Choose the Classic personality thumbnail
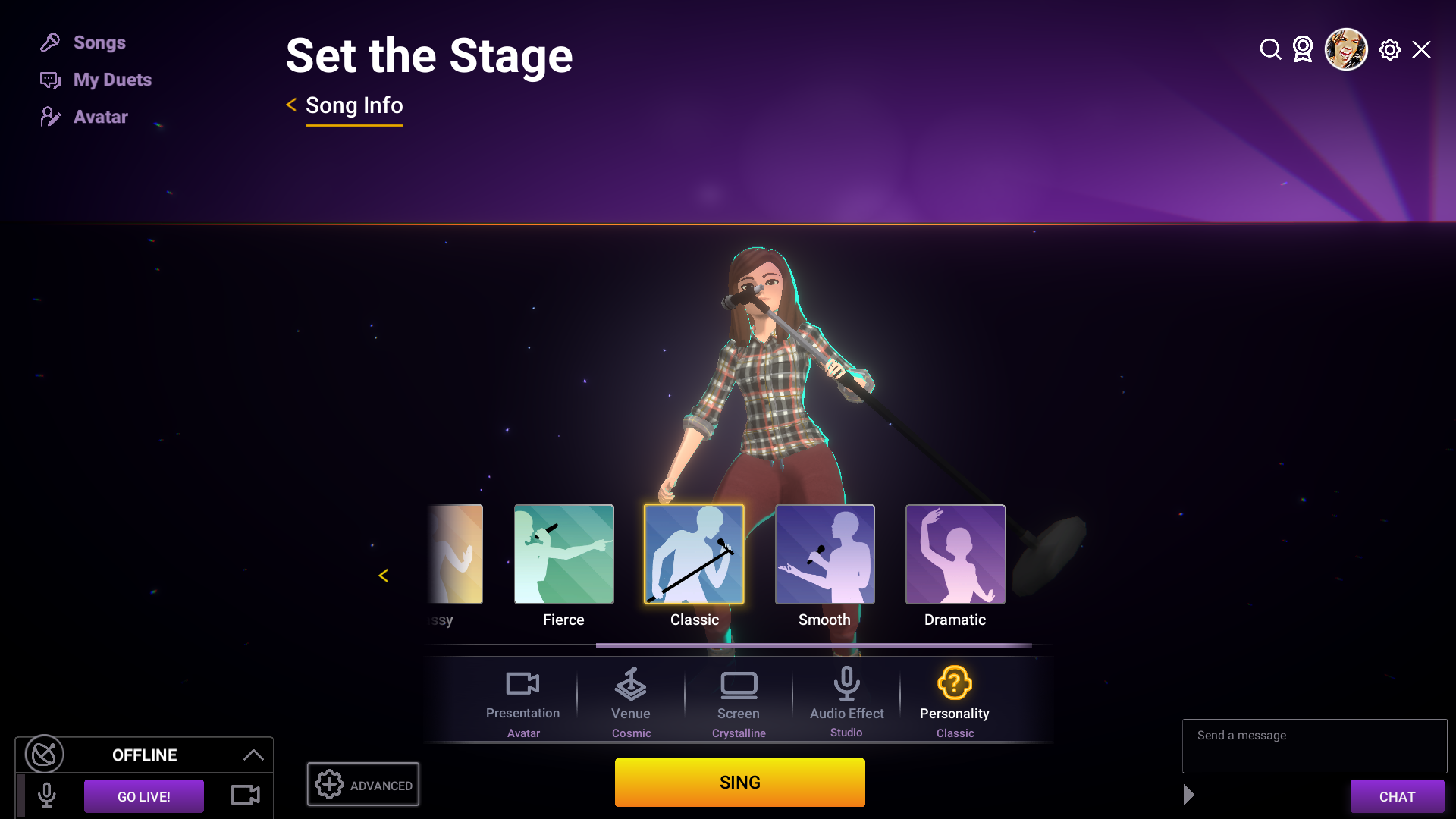This screenshot has width=1456, height=819. click(x=694, y=554)
